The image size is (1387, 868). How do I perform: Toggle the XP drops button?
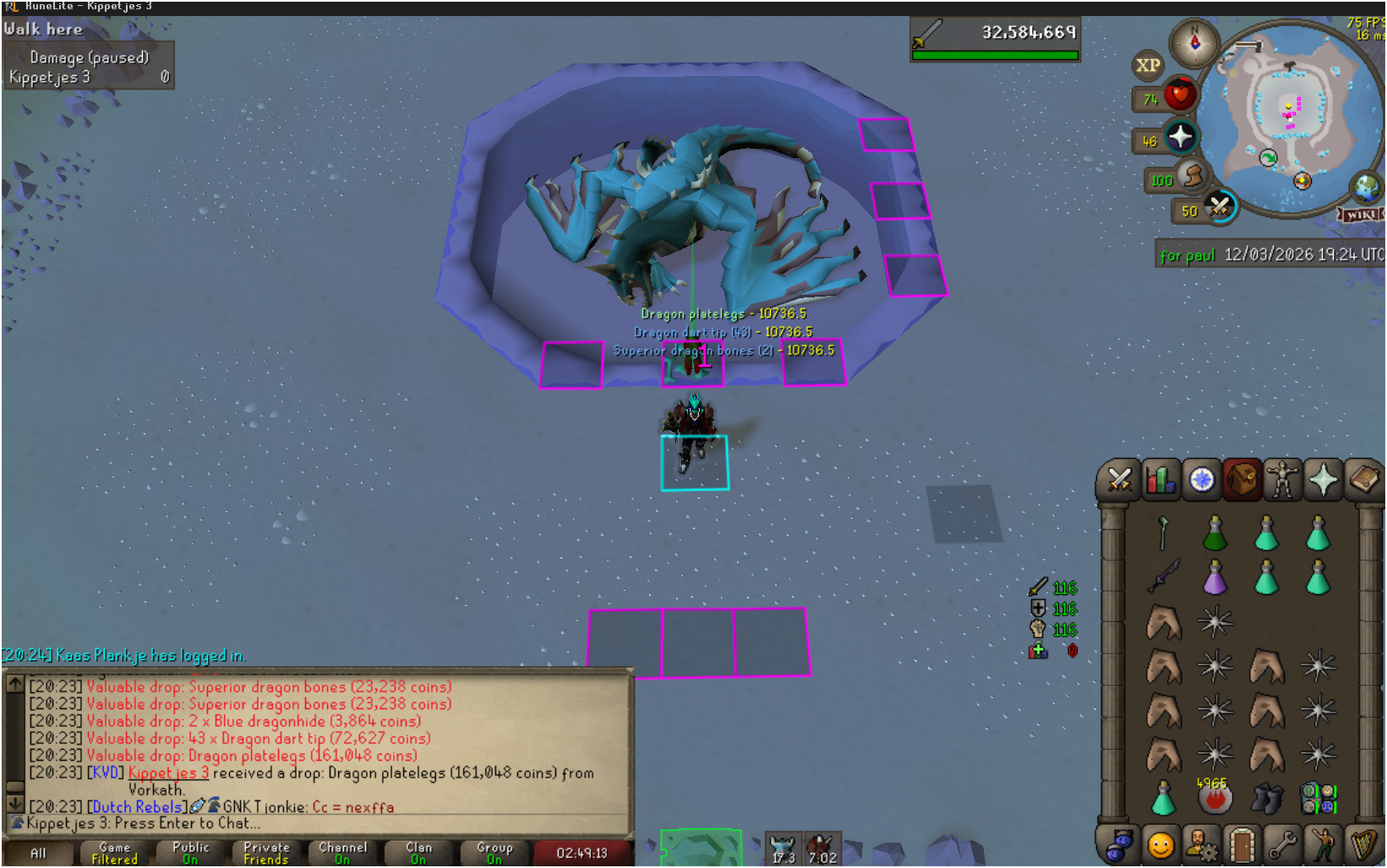click(x=1148, y=66)
